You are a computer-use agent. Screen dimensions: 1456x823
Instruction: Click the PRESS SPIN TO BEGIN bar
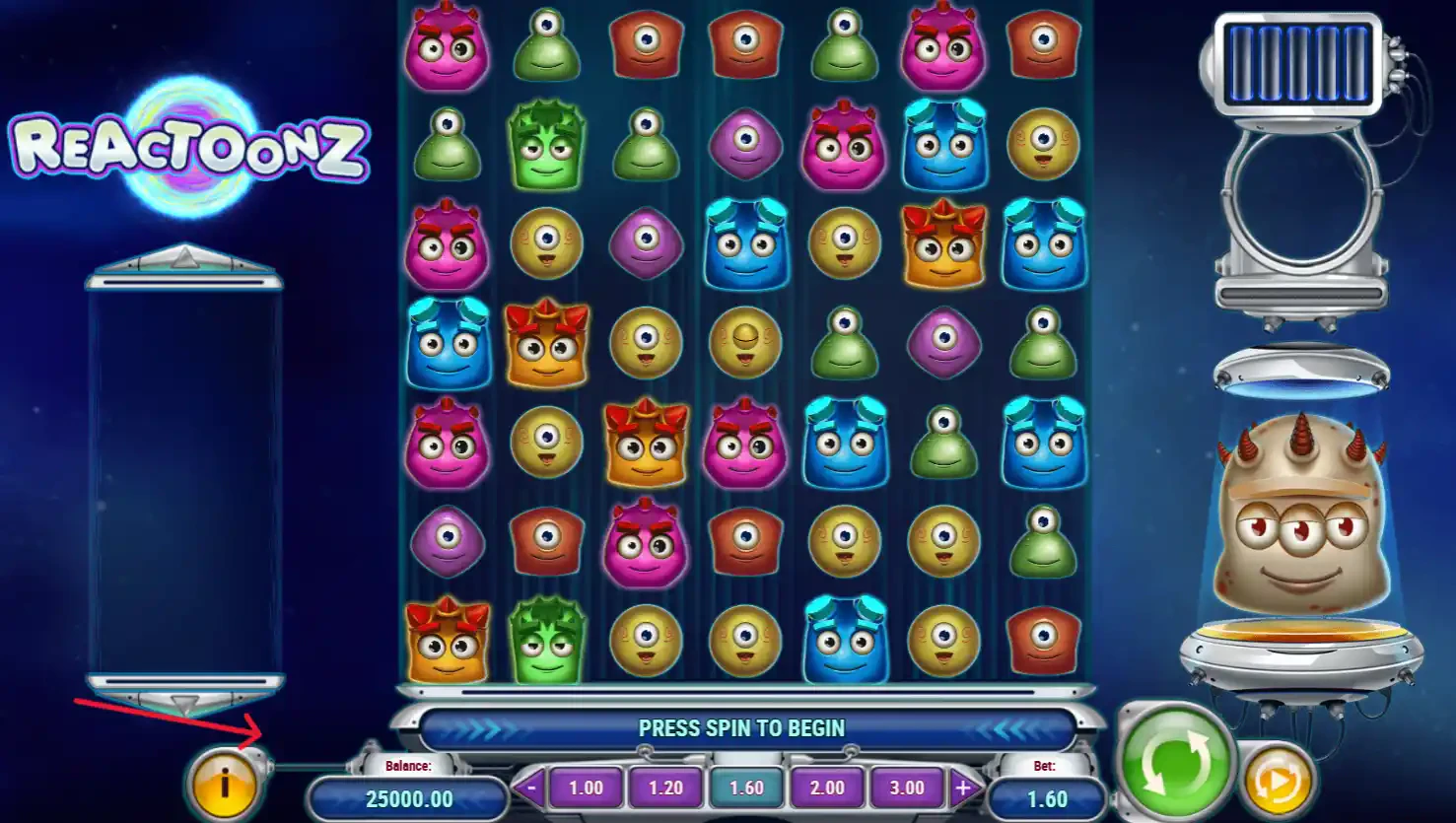coord(744,728)
